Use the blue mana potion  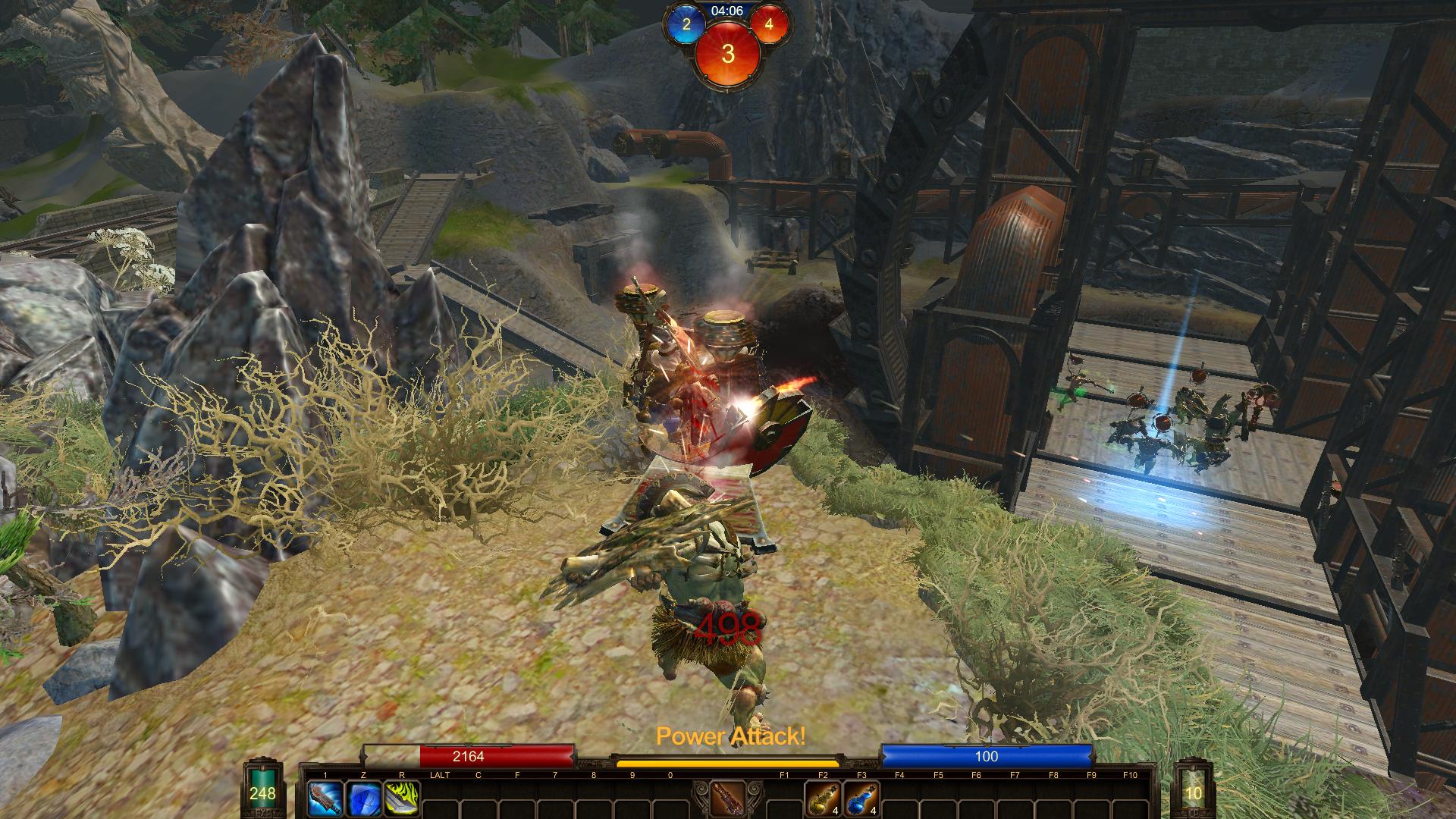point(861,799)
